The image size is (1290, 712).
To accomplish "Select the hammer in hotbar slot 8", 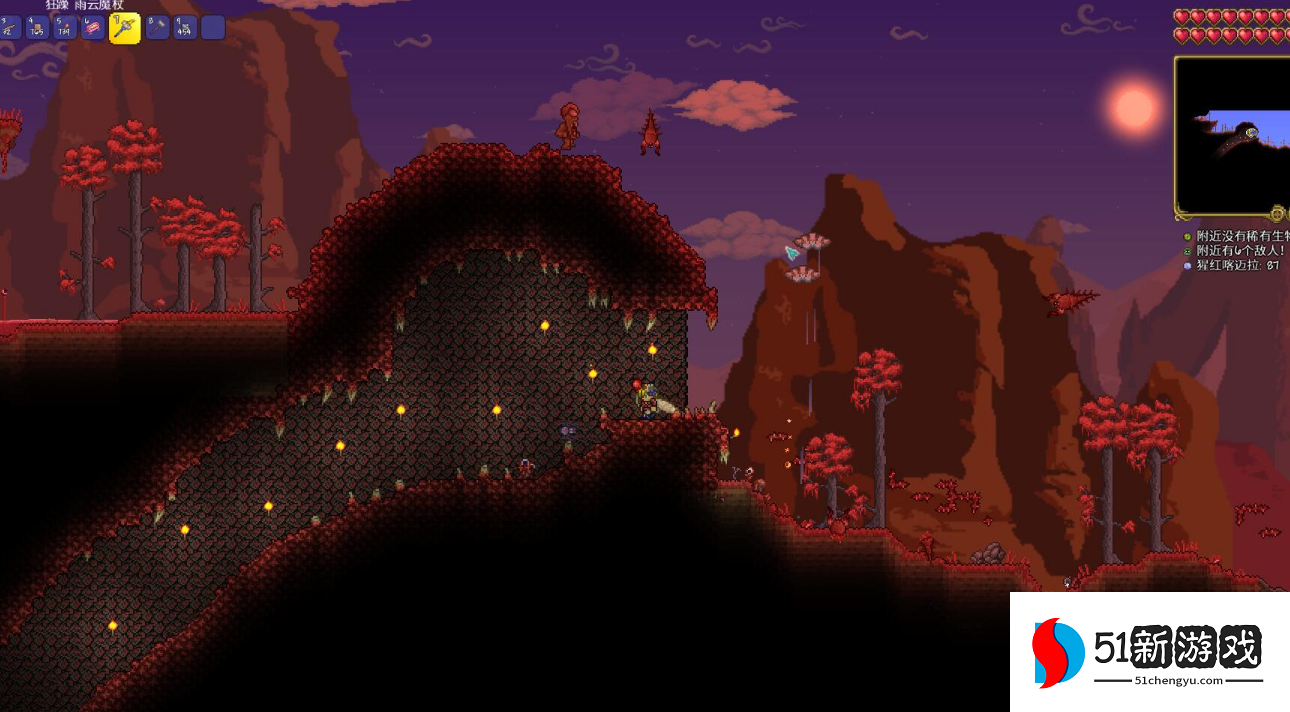I will pos(157,28).
